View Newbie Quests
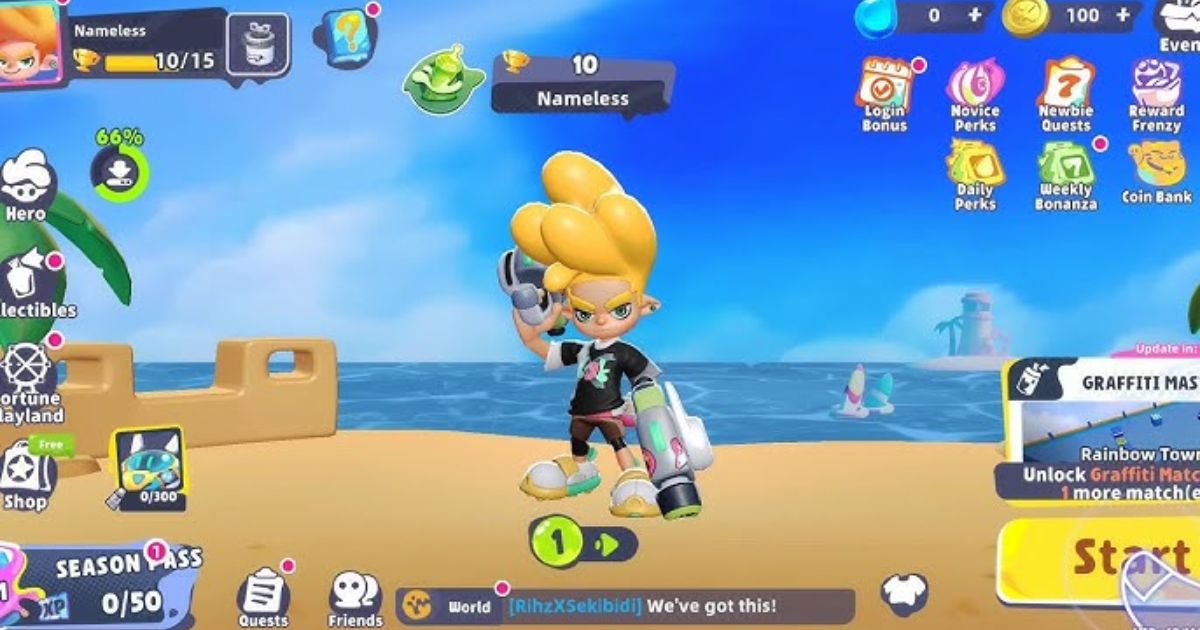 click(1065, 93)
